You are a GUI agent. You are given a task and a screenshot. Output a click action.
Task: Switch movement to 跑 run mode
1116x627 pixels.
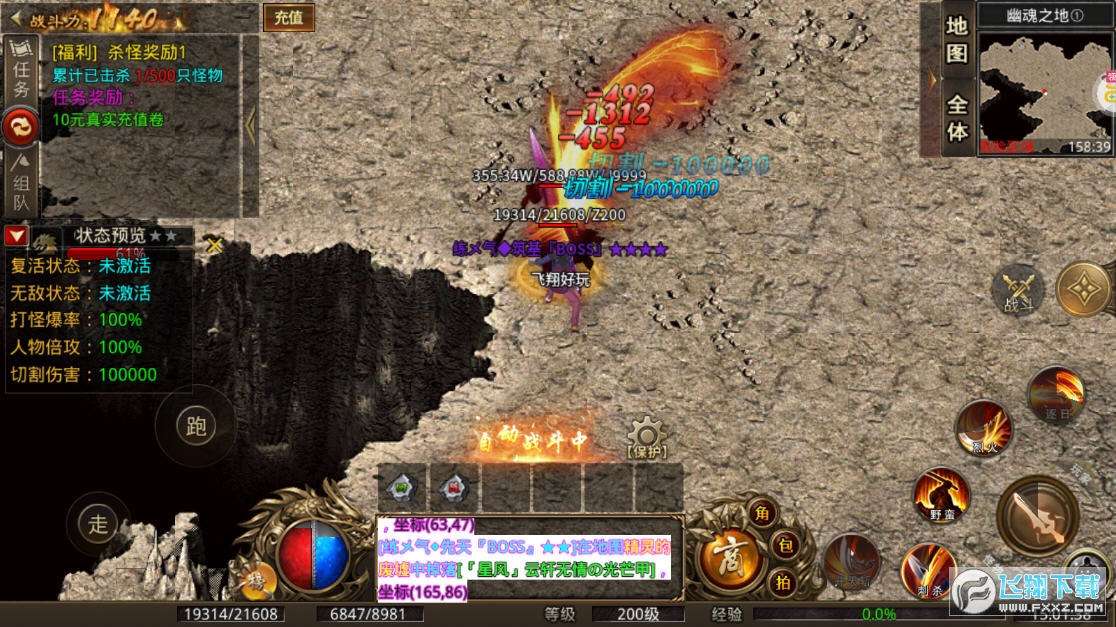click(x=196, y=426)
